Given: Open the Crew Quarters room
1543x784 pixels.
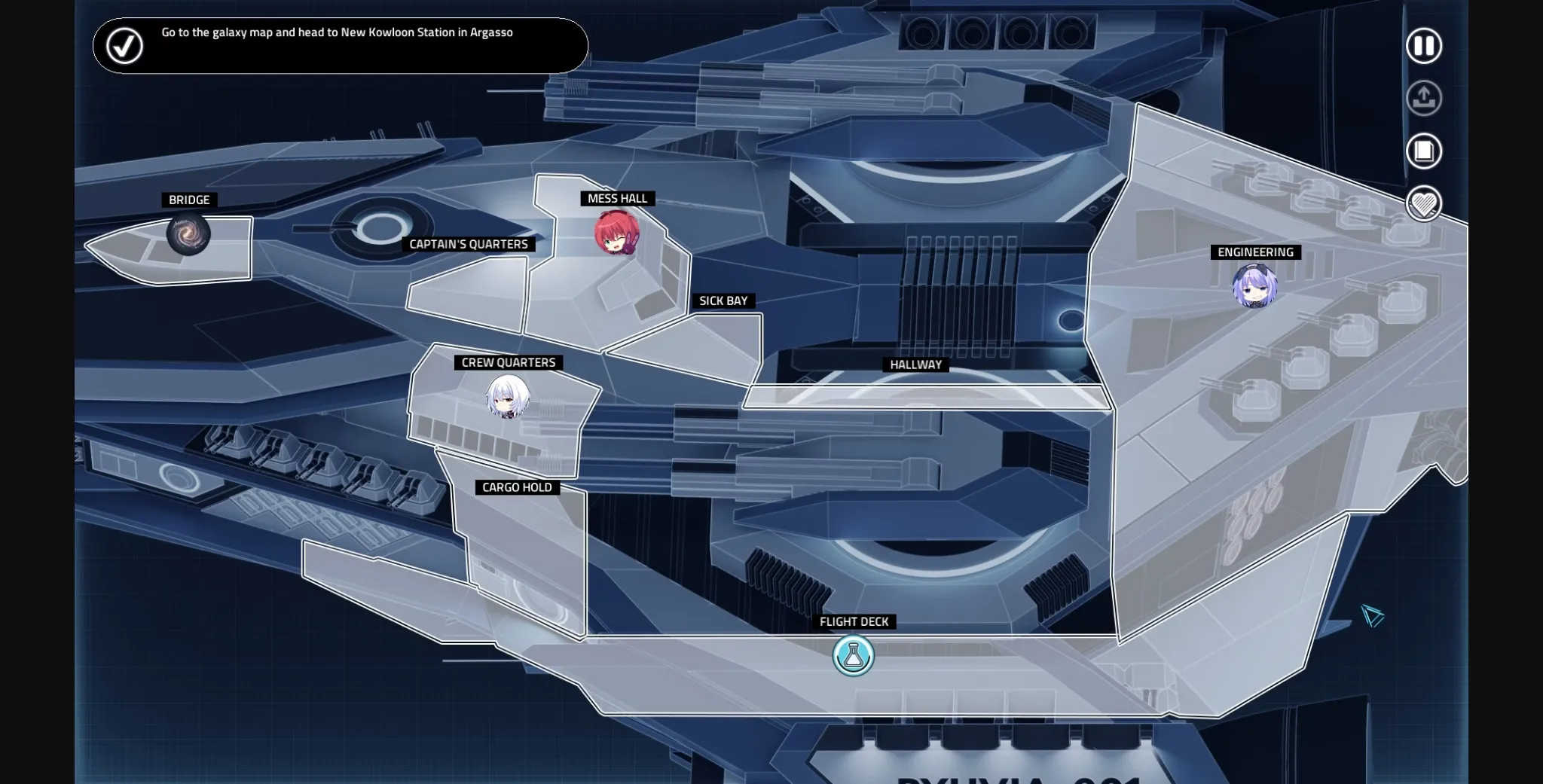Looking at the screenshot, I should [x=507, y=362].
